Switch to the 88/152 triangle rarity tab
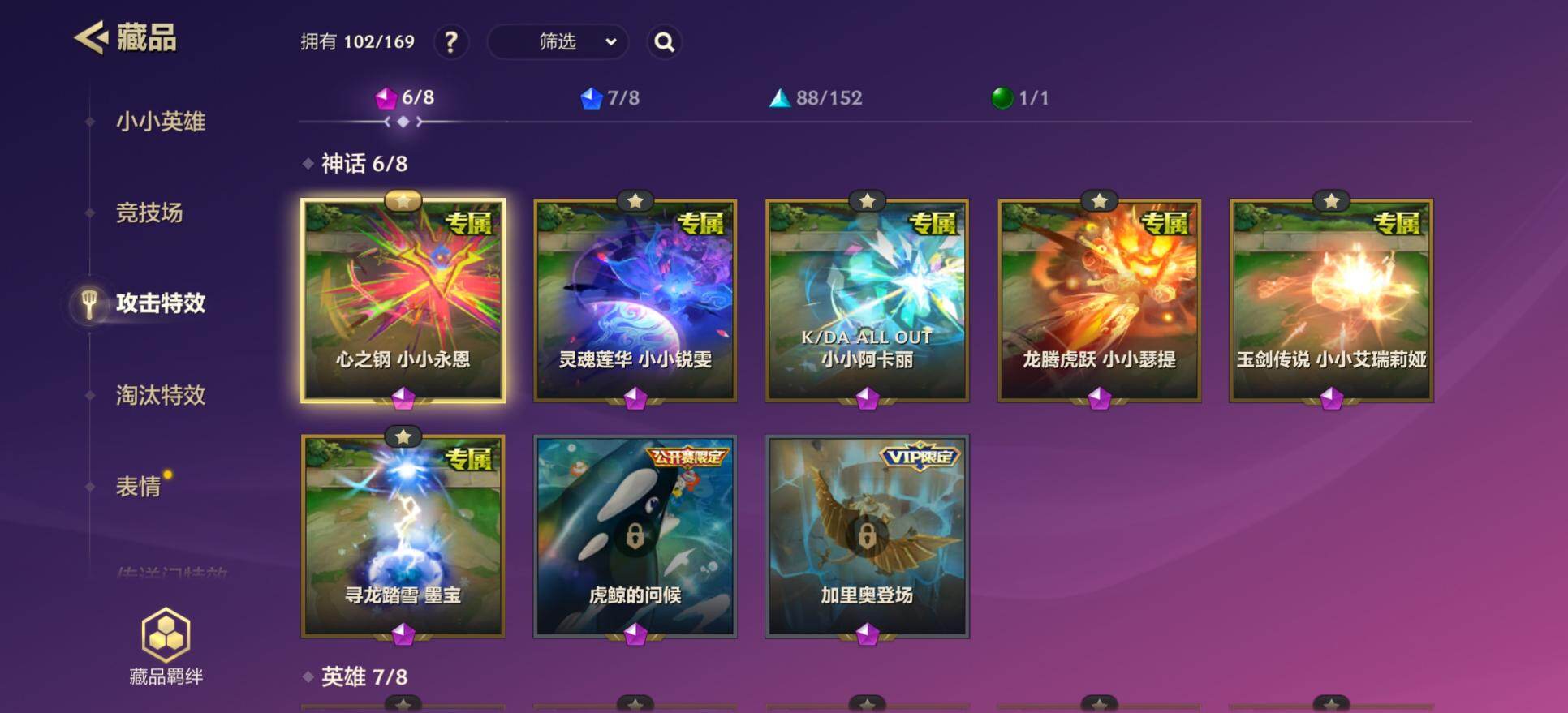The width and height of the screenshot is (1568, 713). [816, 98]
